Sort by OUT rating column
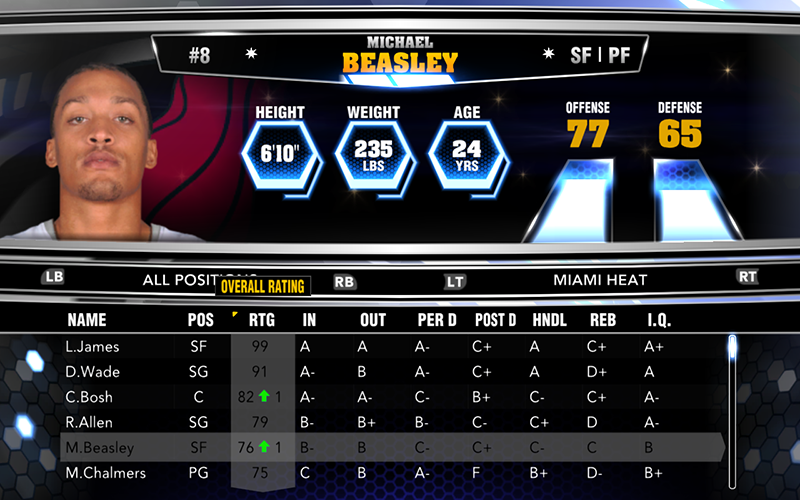This screenshot has height=500, width=800. pyautogui.click(x=372, y=320)
